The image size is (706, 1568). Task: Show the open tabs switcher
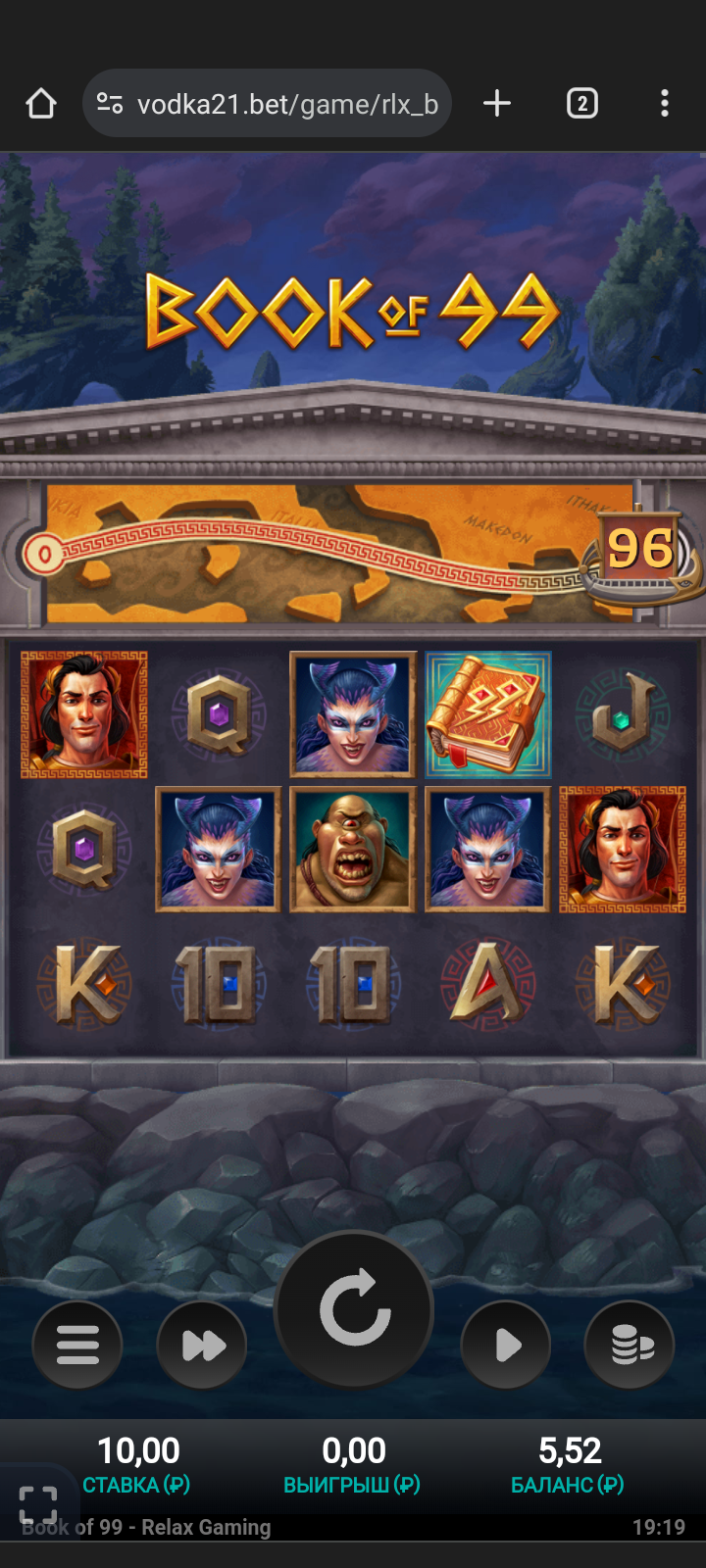[582, 104]
